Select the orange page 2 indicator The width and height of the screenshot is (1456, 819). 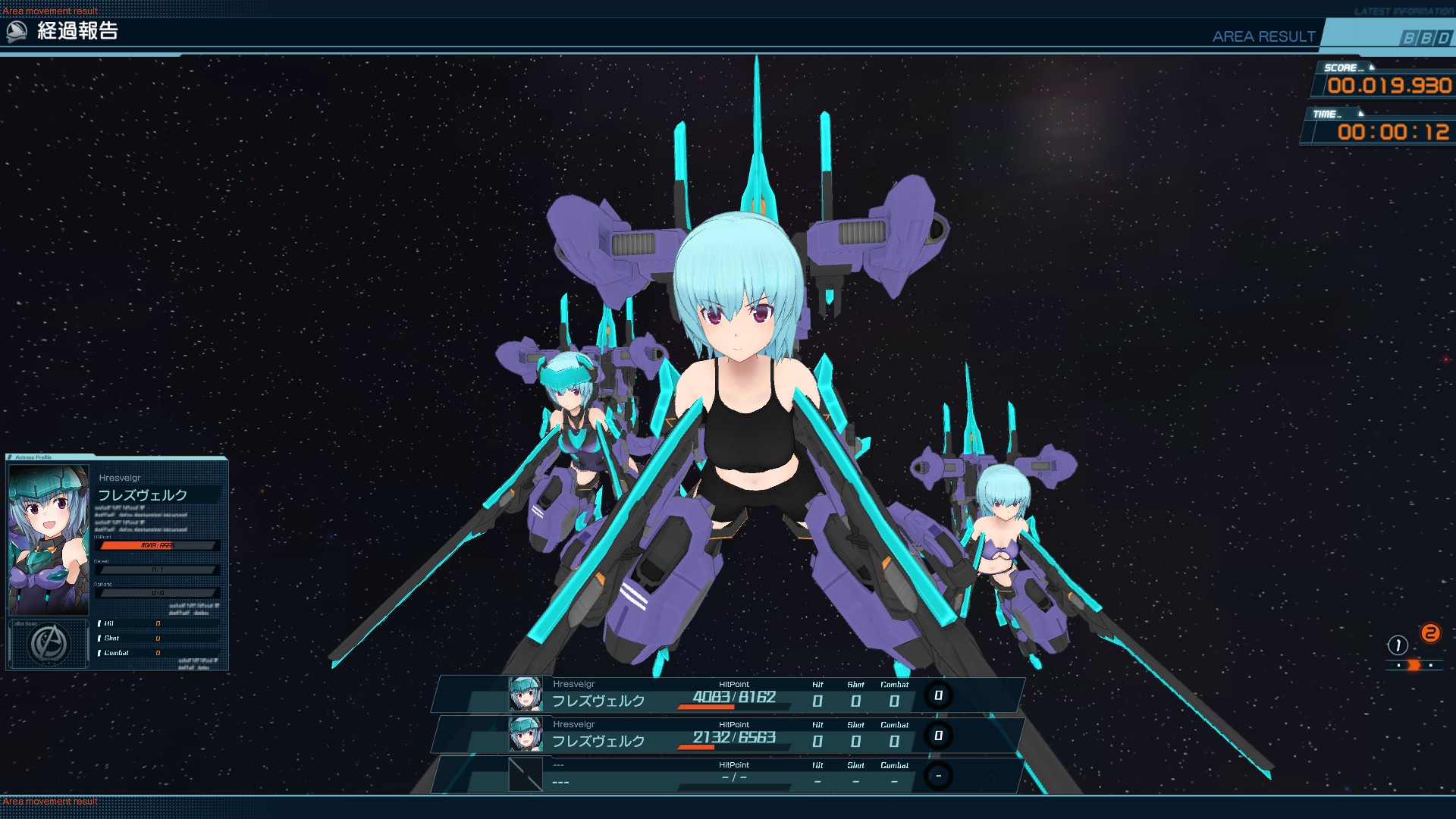coord(1430,633)
